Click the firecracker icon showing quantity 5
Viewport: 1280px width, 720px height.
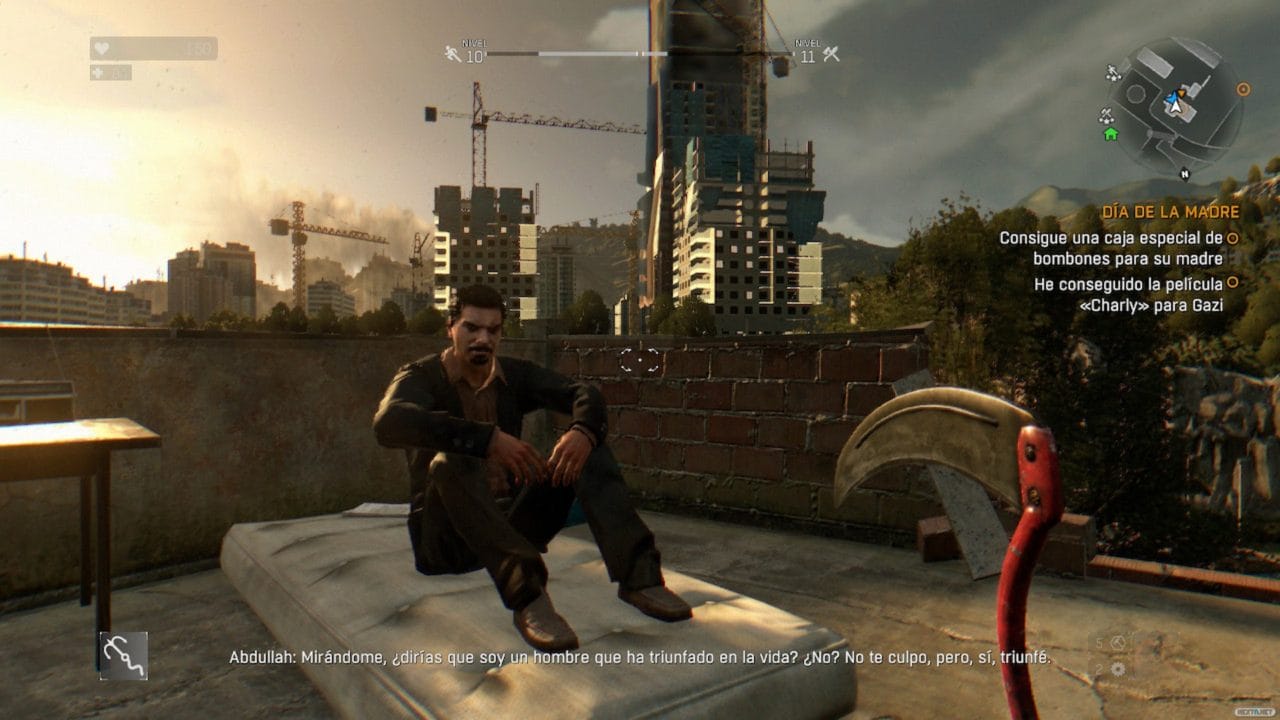pos(1117,642)
